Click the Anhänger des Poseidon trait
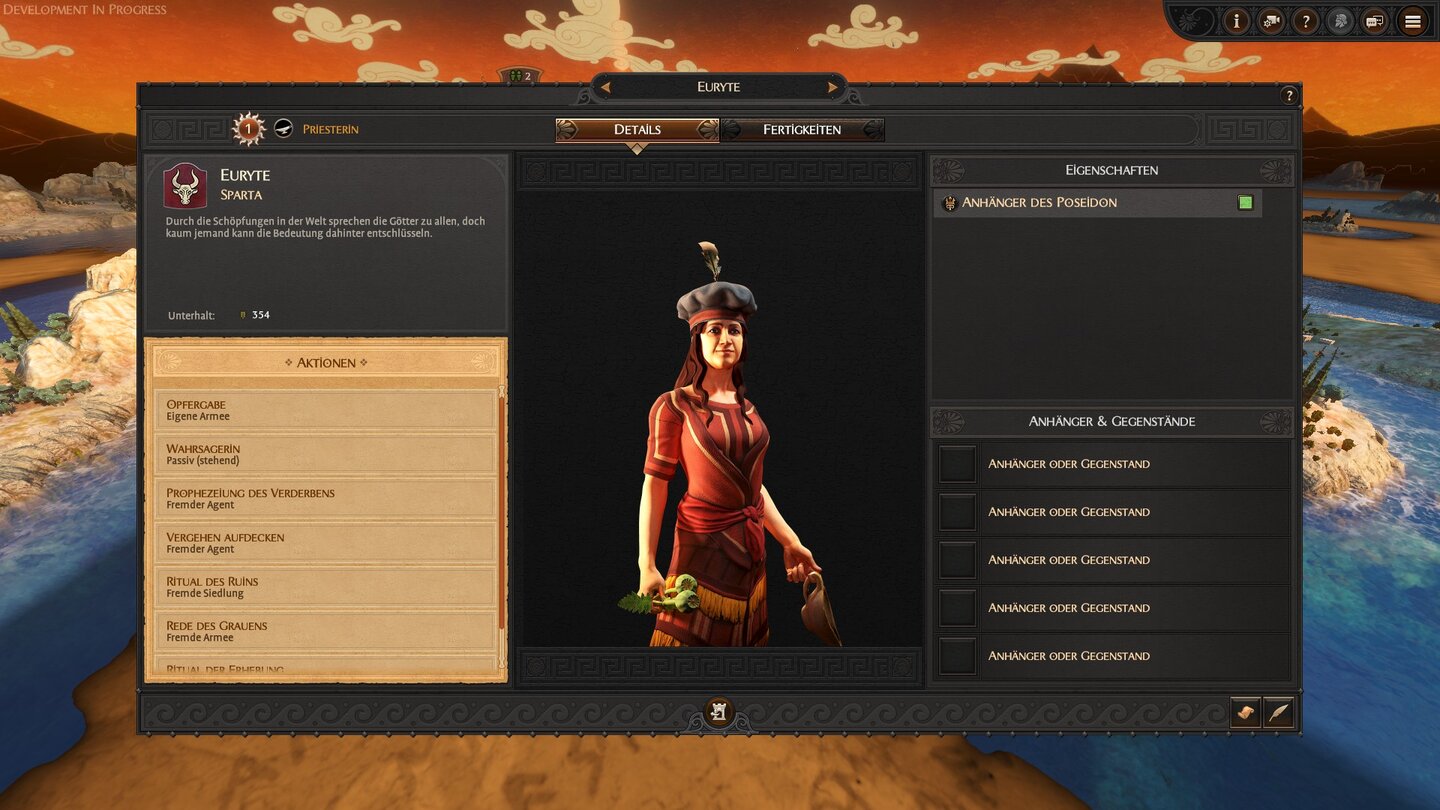The image size is (1440, 810). tap(1097, 203)
